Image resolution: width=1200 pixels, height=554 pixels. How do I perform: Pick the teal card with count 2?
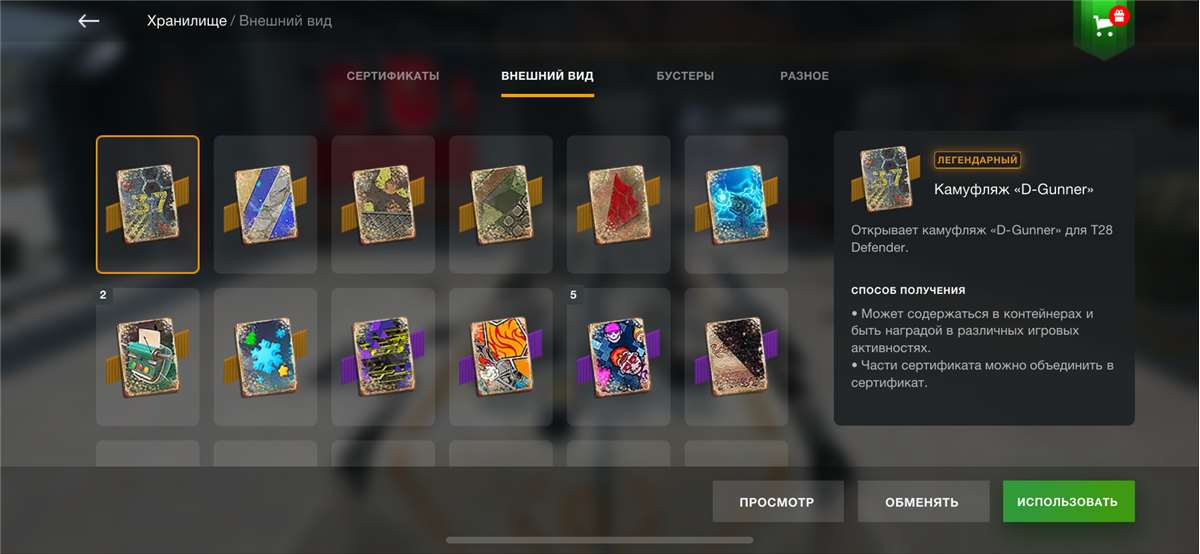[x=148, y=357]
